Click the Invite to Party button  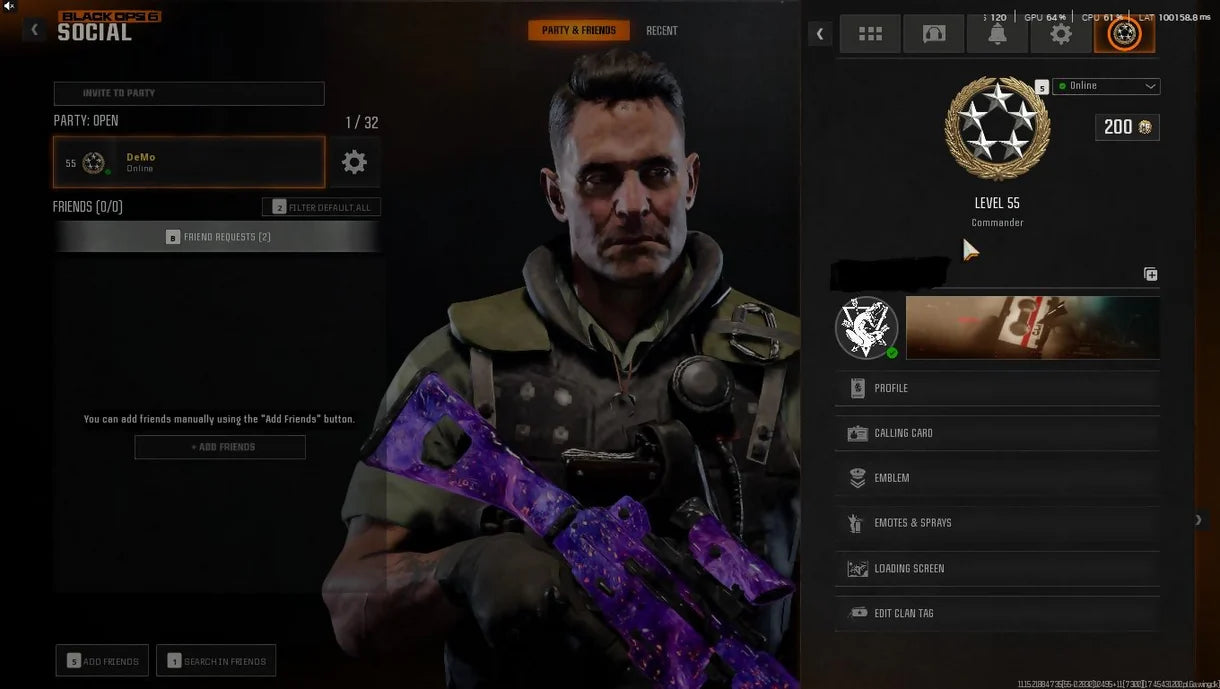click(x=189, y=93)
